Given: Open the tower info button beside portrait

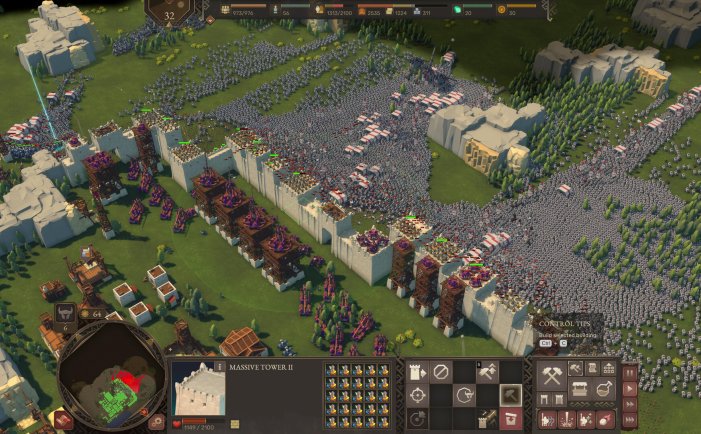Looking at the screenshot, I should 220,367.
